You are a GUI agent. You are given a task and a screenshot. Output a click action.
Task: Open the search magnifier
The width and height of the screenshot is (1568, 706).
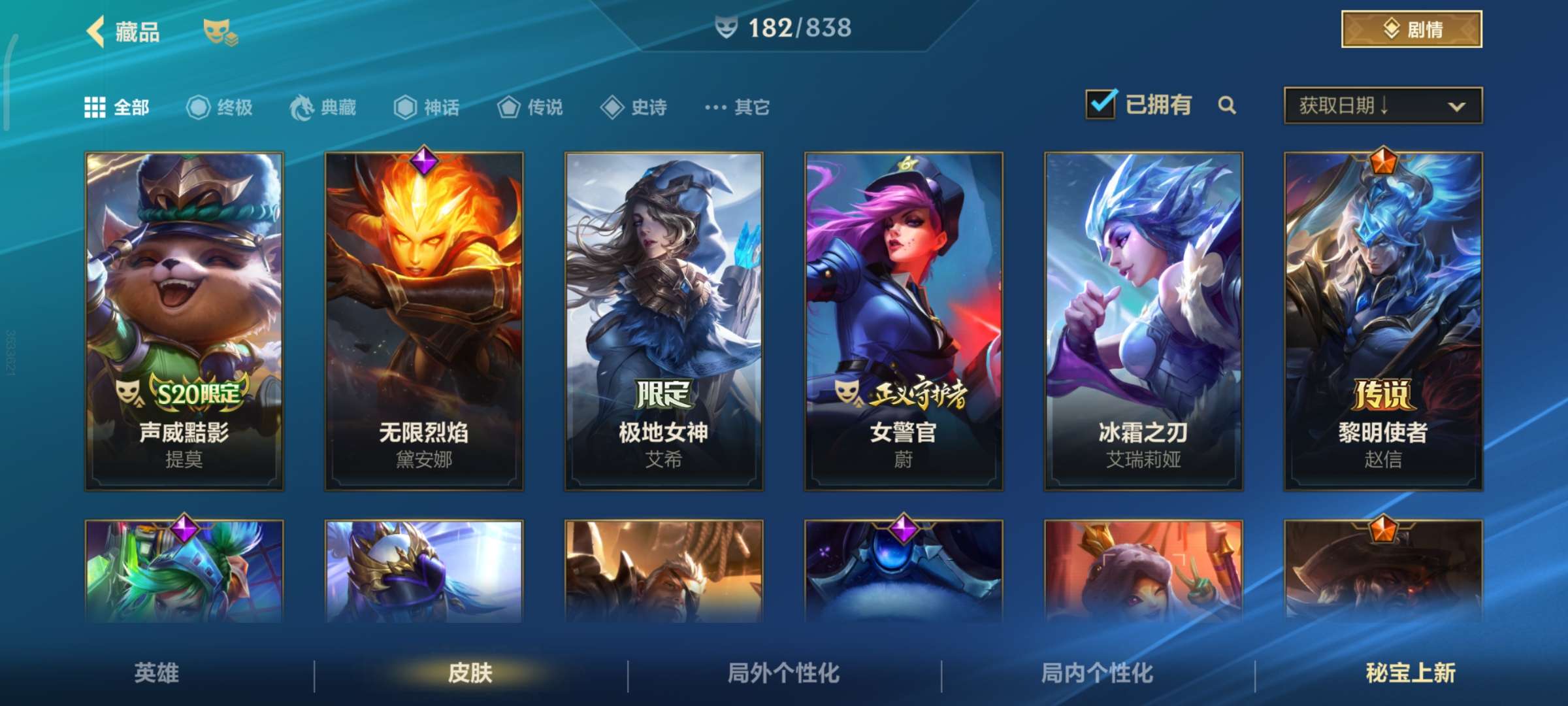tap(1227, 105)
